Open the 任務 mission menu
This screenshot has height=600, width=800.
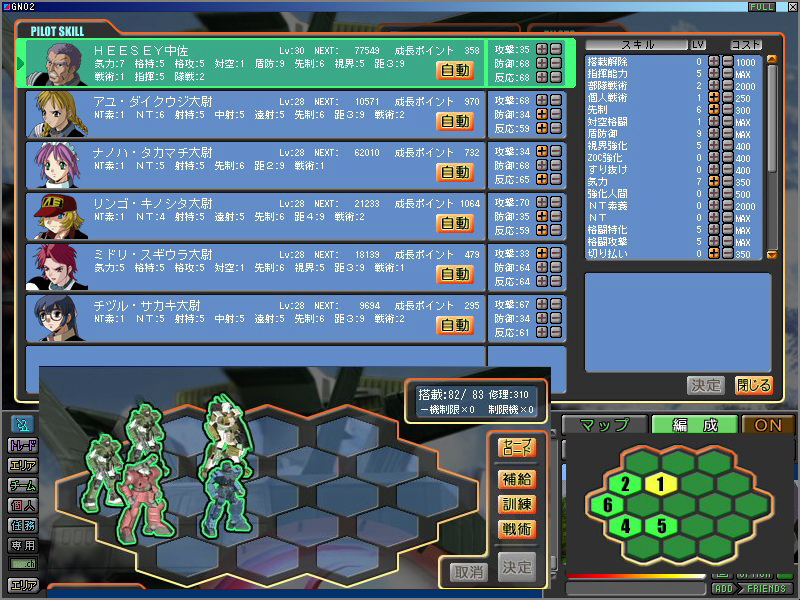coord(23,525)
